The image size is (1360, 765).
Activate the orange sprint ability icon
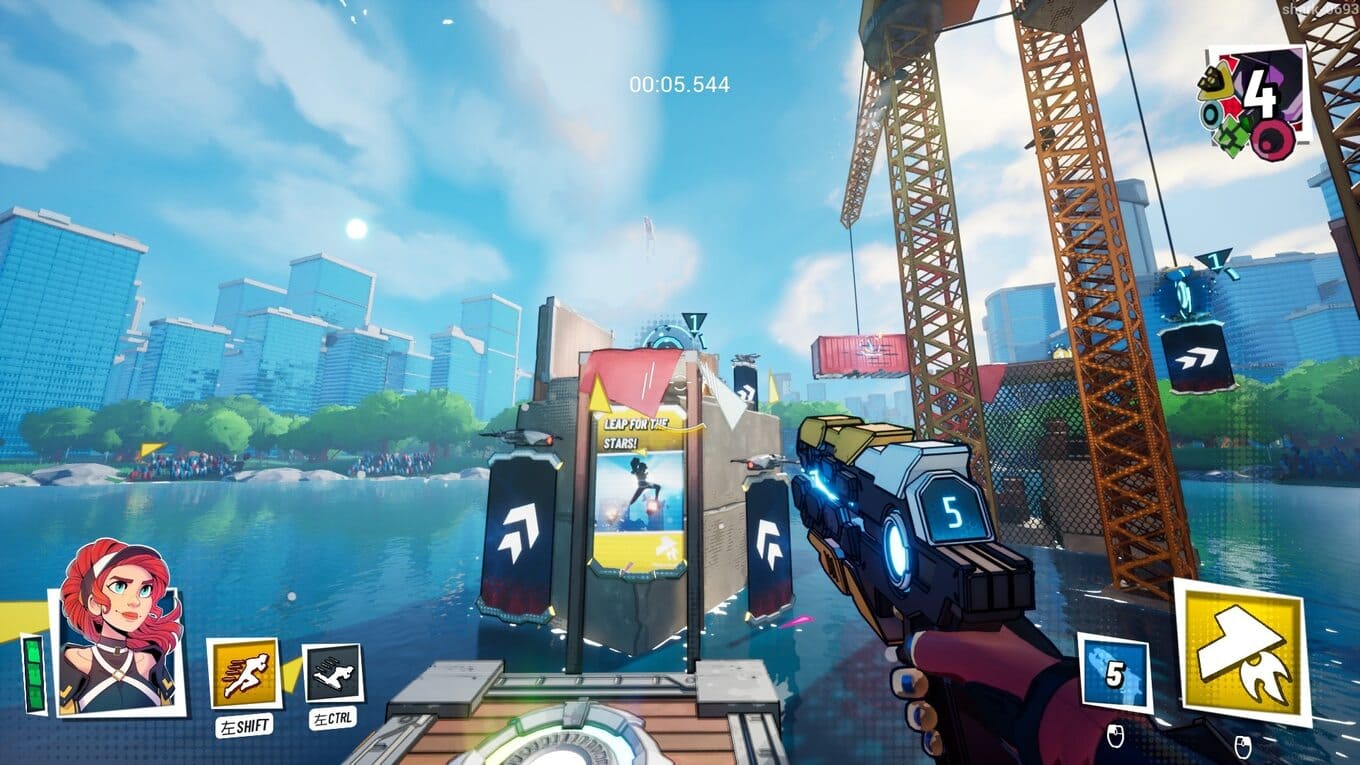tap(243, 673)
